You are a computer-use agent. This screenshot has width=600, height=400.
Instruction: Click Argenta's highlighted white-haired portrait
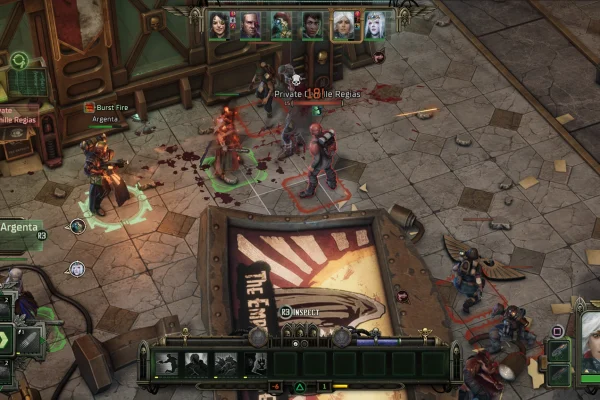(x=345, y=25)
